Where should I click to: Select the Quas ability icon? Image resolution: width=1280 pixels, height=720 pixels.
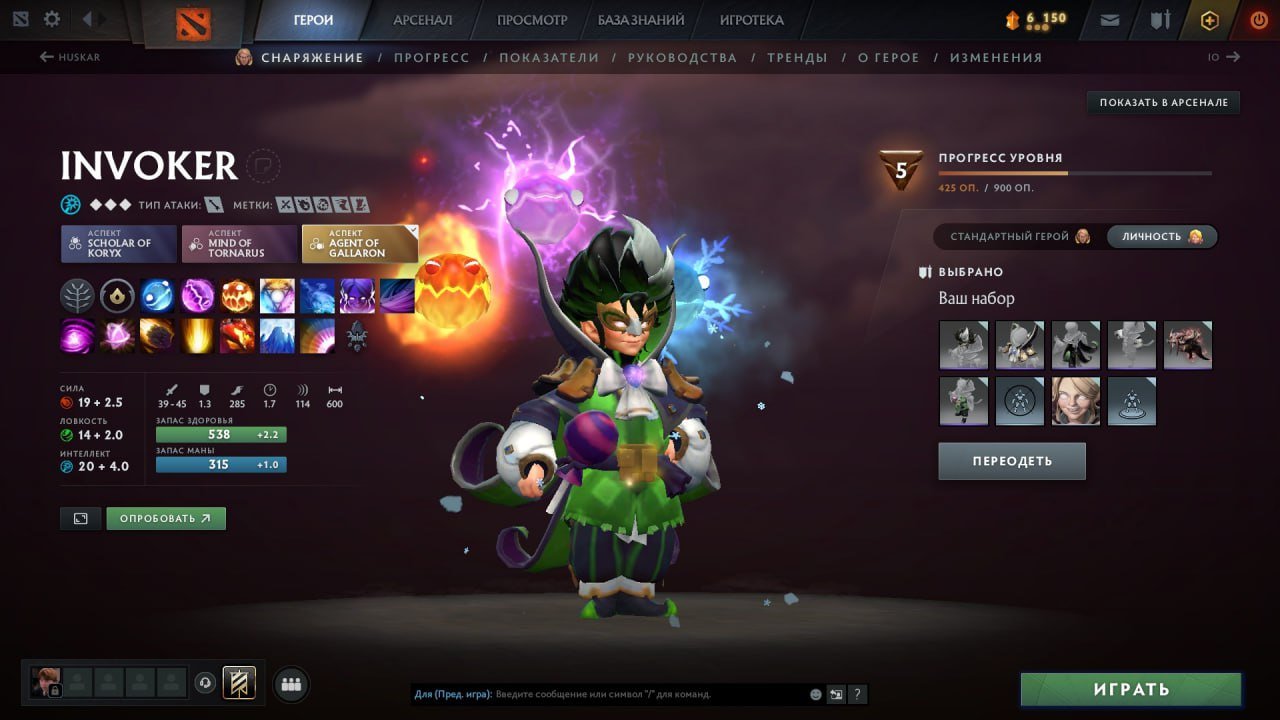coord(157,295)
